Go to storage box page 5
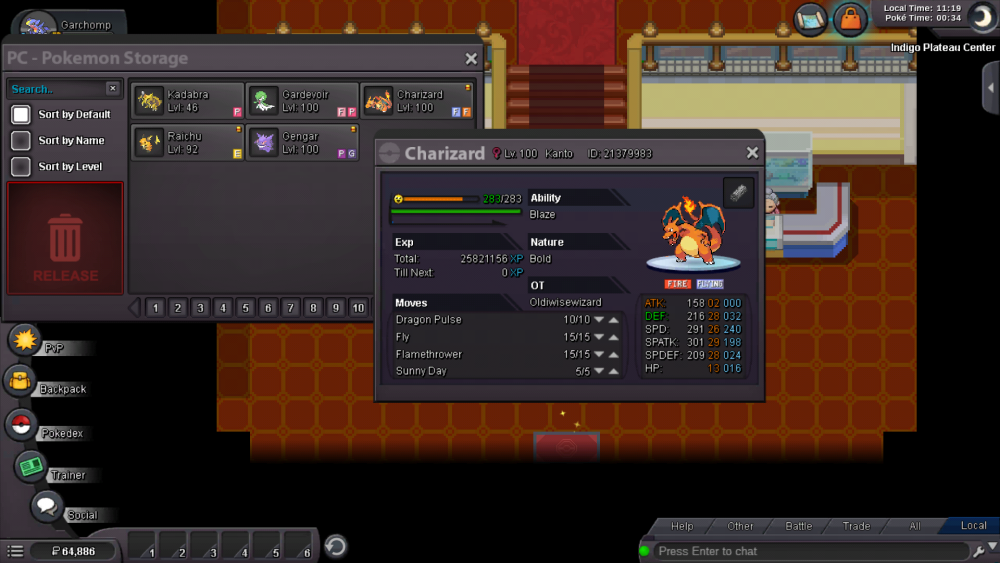The image size is (1000, 563). click(245, 308)
